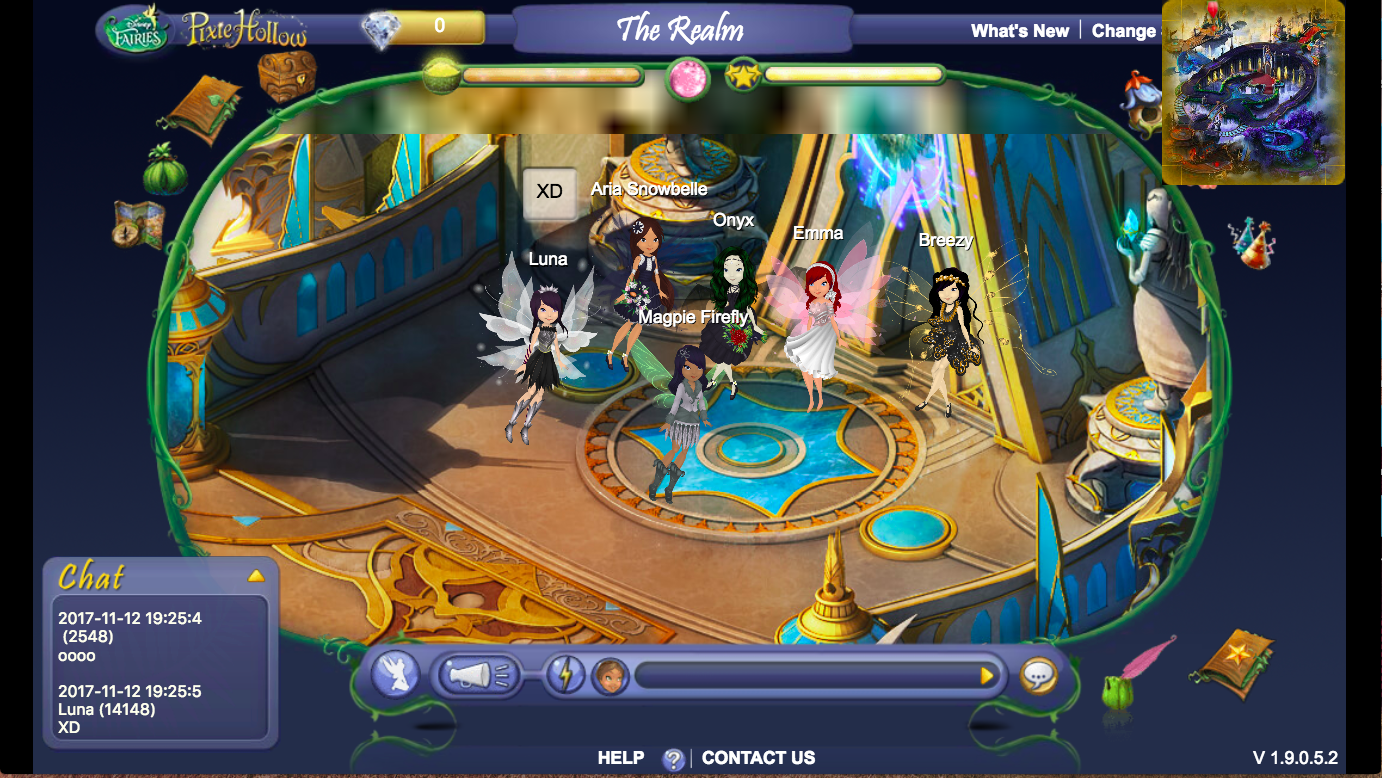Click the white fairy silhouette button
Viewport: 1382px width, 778px height.
pyautogui.click(x=395, y=675)
